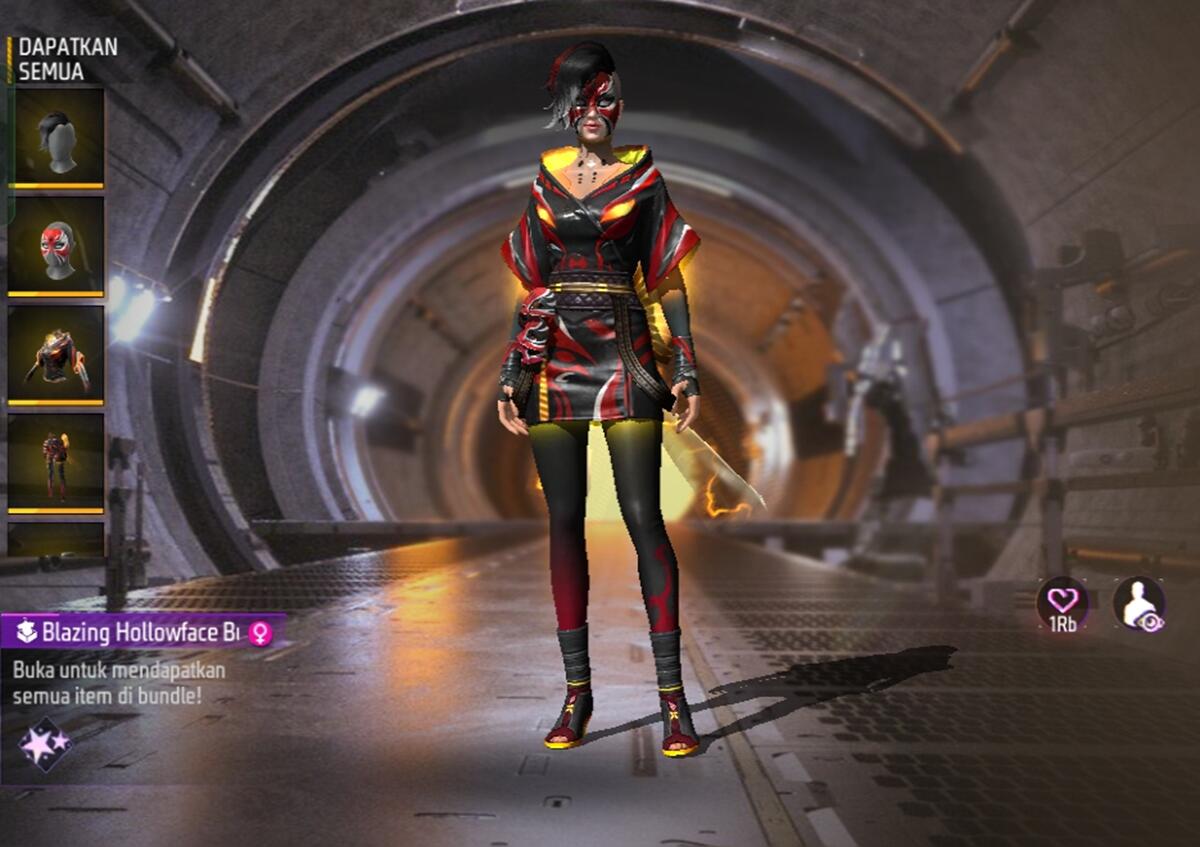
Task: Select the kimono top item thumbnail
Action: 56,355
